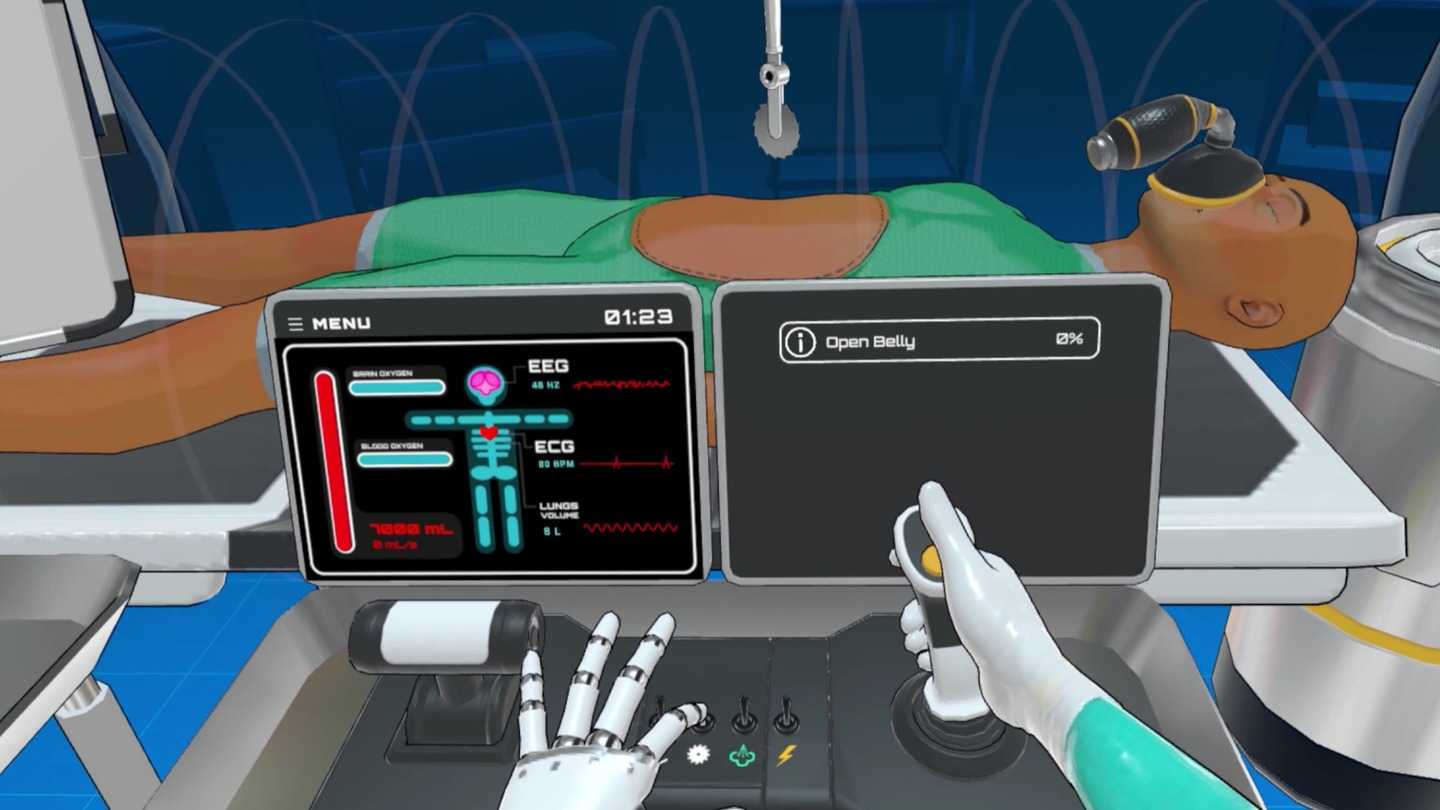
Task: Expand the Open Belly task entry
Action: (938, 341)
